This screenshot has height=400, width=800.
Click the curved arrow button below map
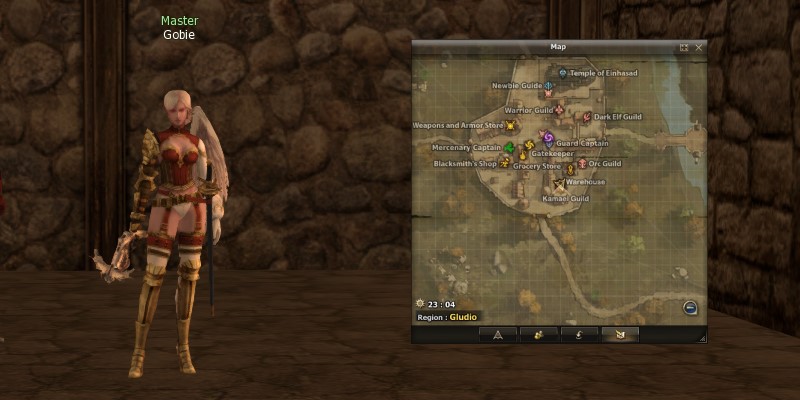[x=579, y=334]
